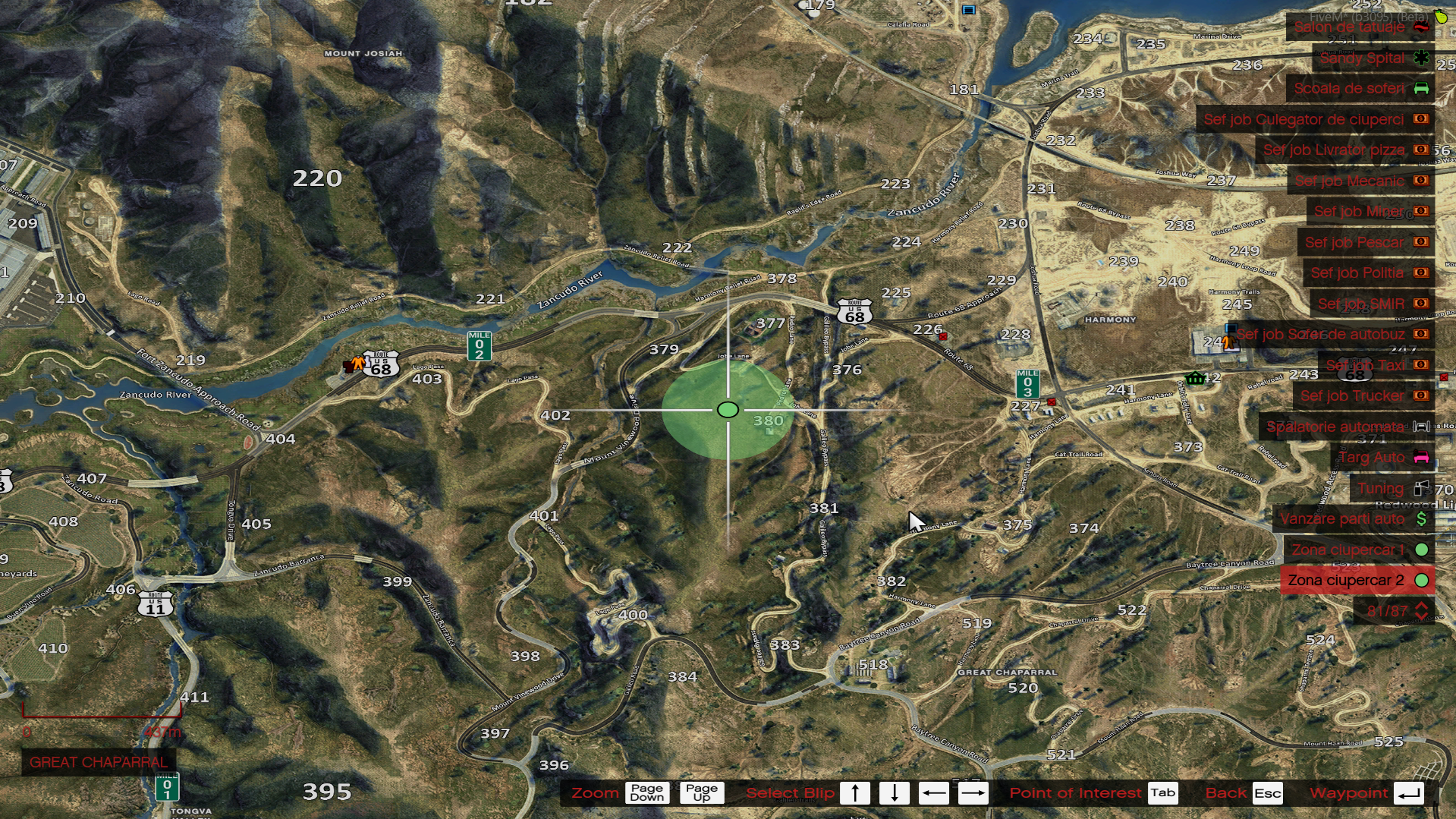Viewport: 1456px width, 819px height.
Task: Click the 81/87 legend scroll arrows
Action: pos(1421,610)
